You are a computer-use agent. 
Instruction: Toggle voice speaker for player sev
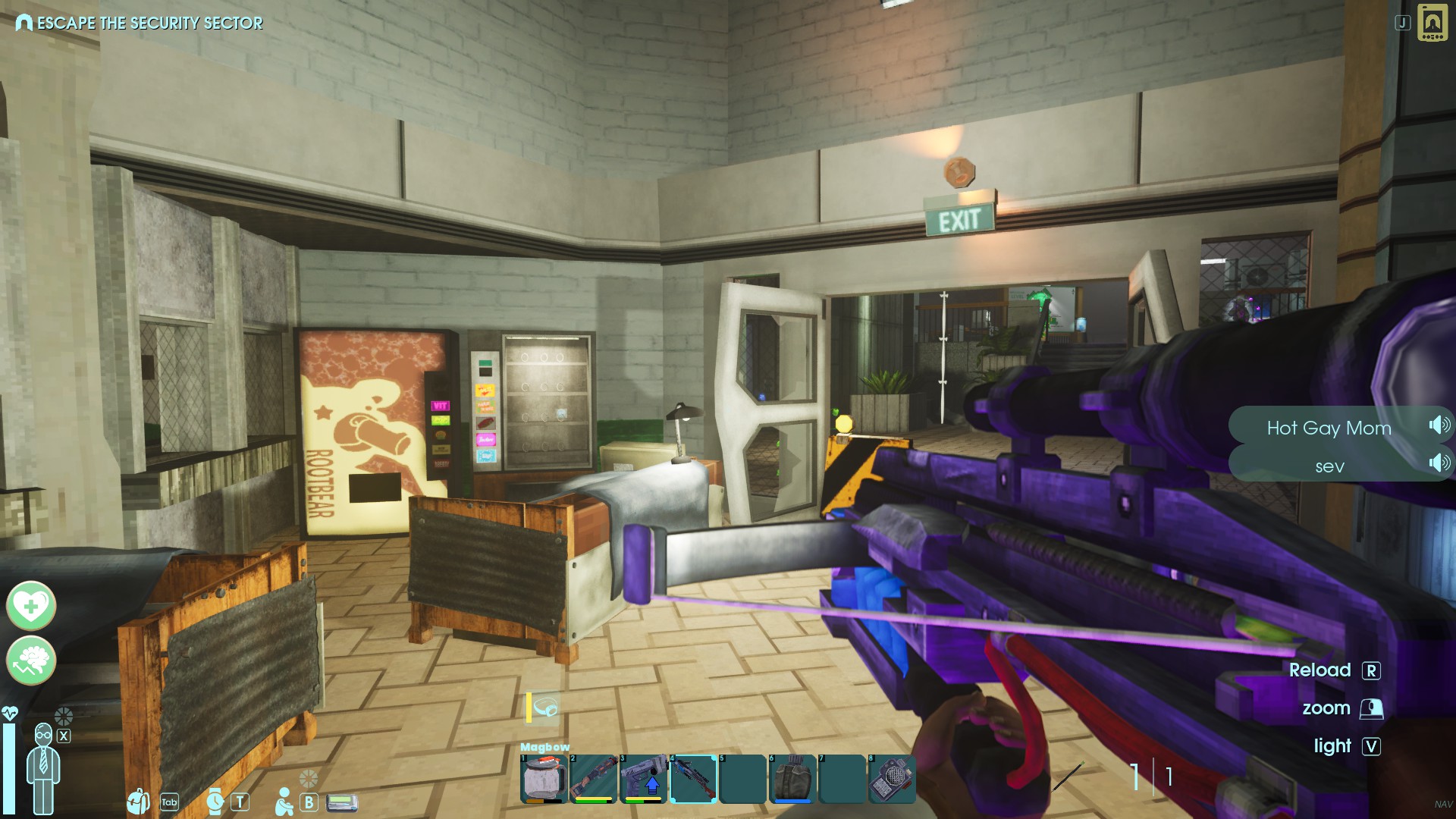tap(1439, 463)
